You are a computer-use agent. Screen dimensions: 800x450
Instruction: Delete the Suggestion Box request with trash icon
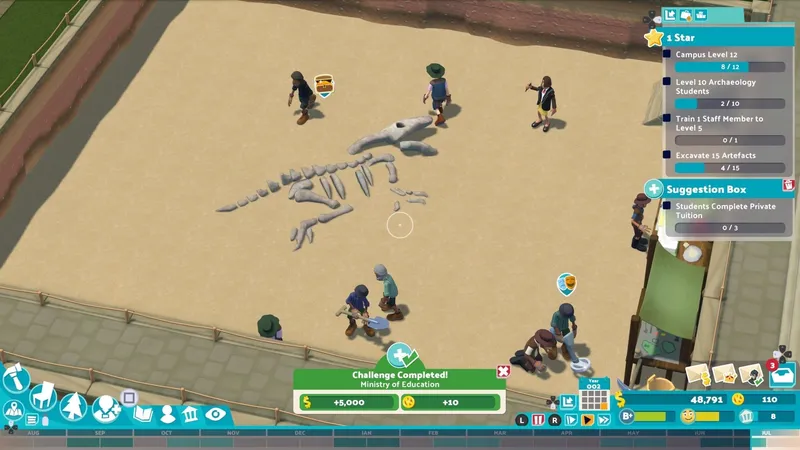(x=788, y=186)
